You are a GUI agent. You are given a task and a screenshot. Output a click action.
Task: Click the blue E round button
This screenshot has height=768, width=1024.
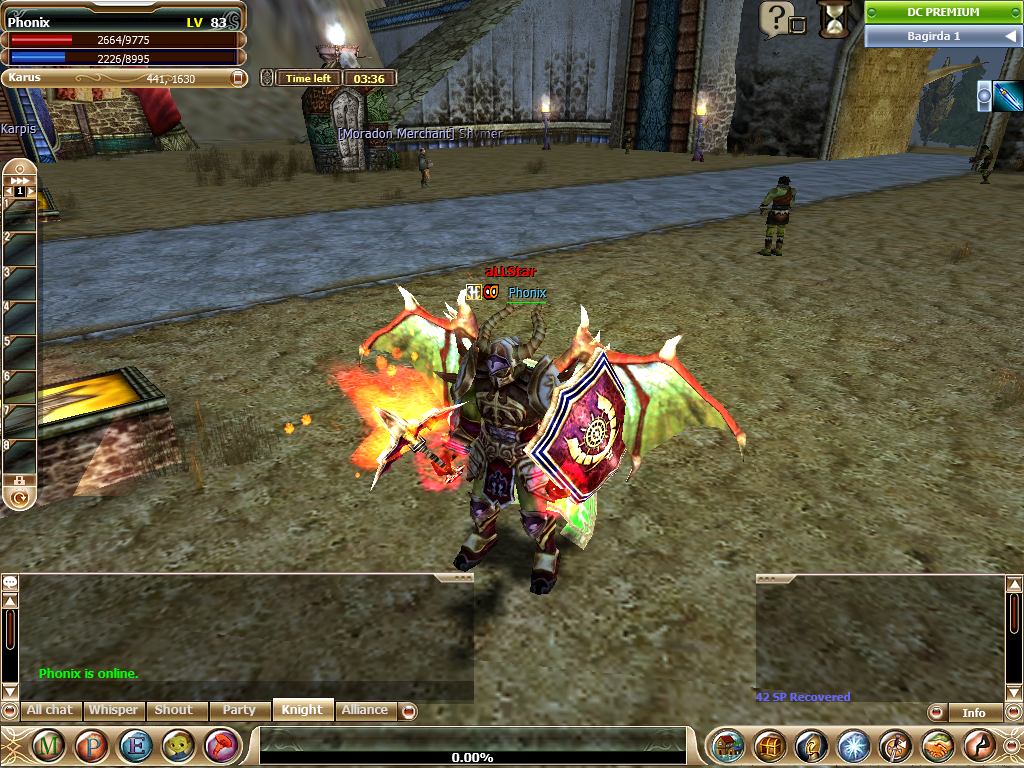[x=135, y=746]
